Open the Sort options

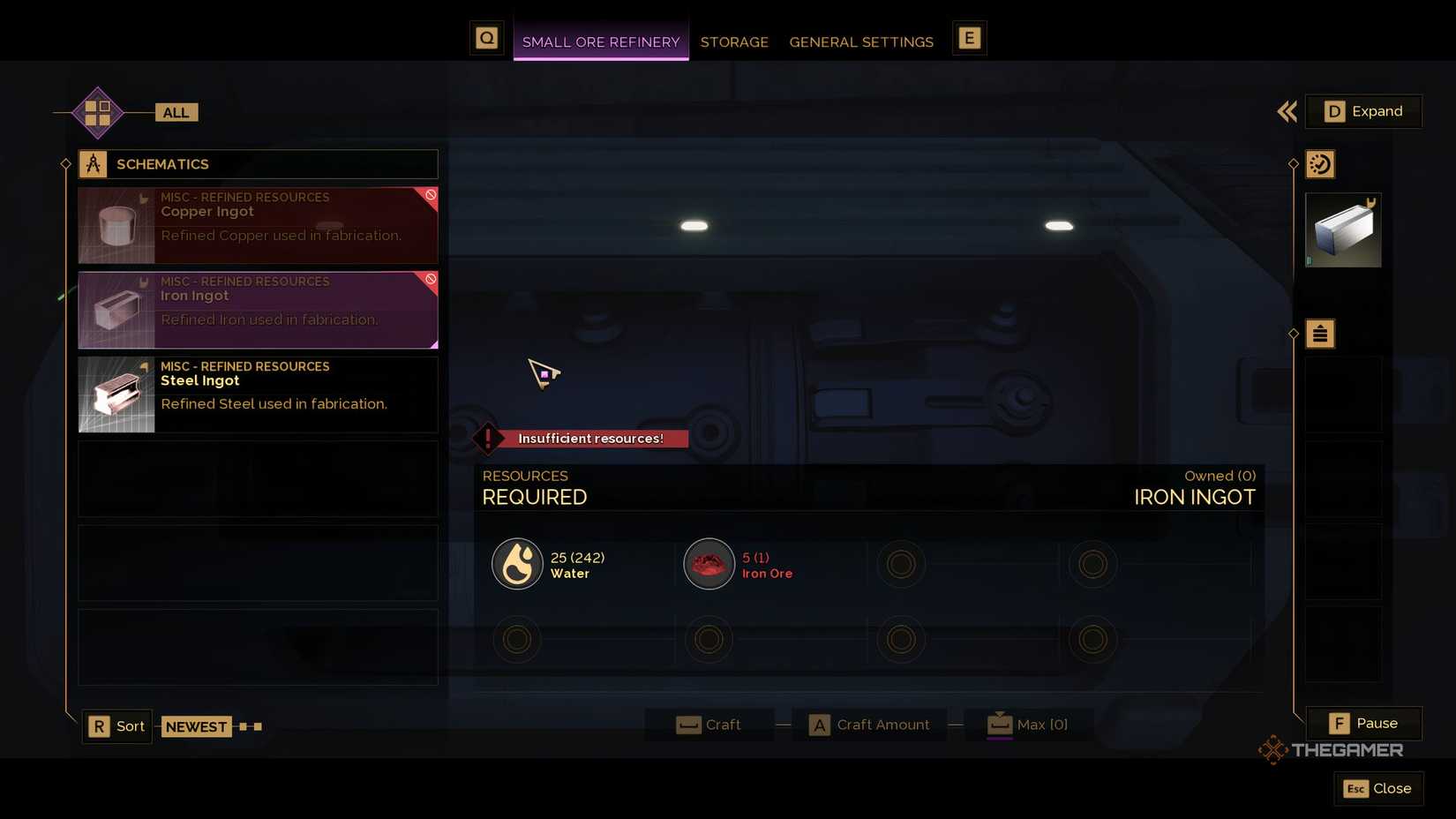116,725
